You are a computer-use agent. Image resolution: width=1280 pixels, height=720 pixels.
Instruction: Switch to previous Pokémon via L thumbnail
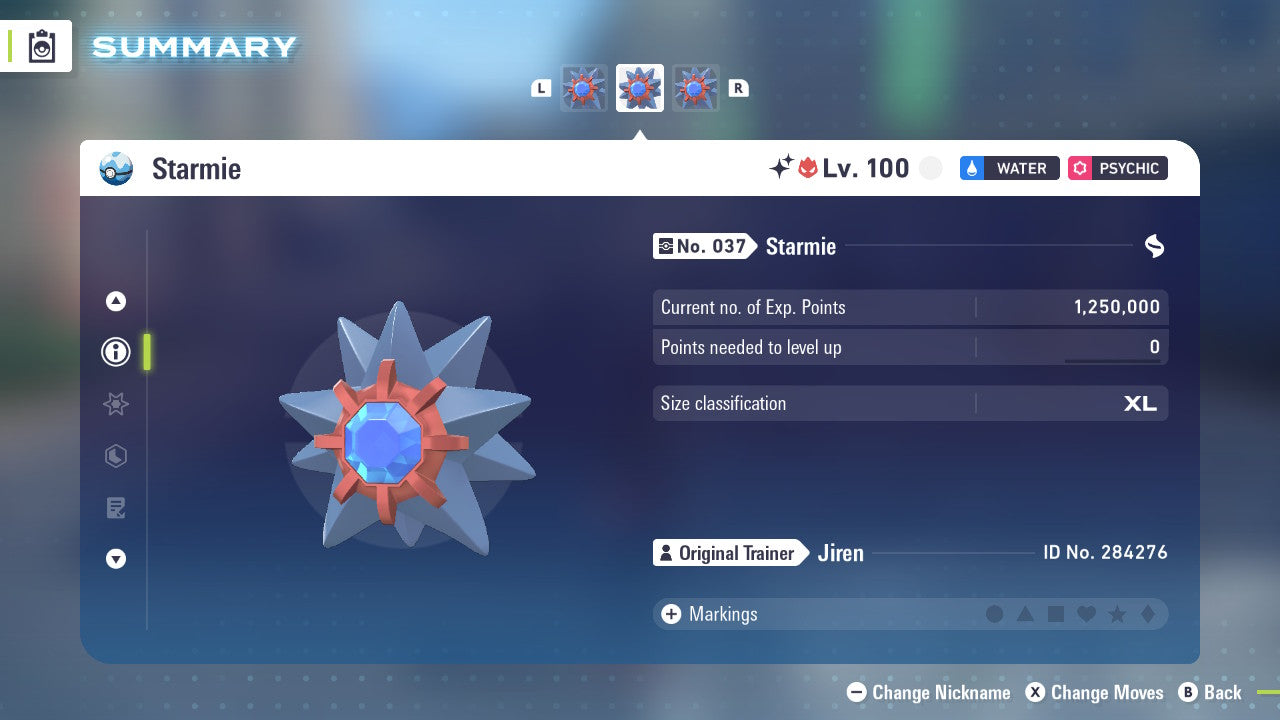tap(584, 88)
